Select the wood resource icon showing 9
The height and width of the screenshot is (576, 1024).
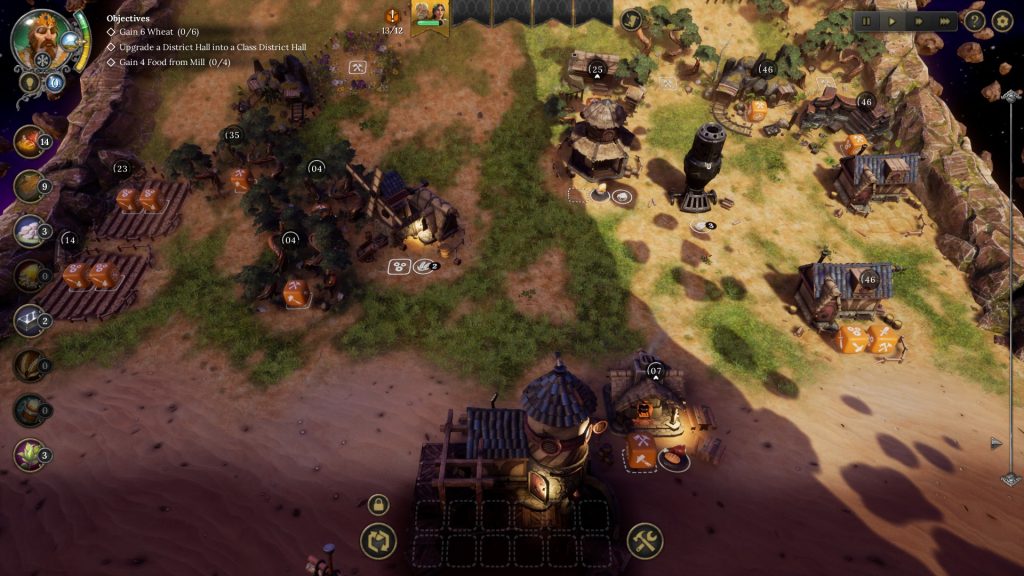29,186
